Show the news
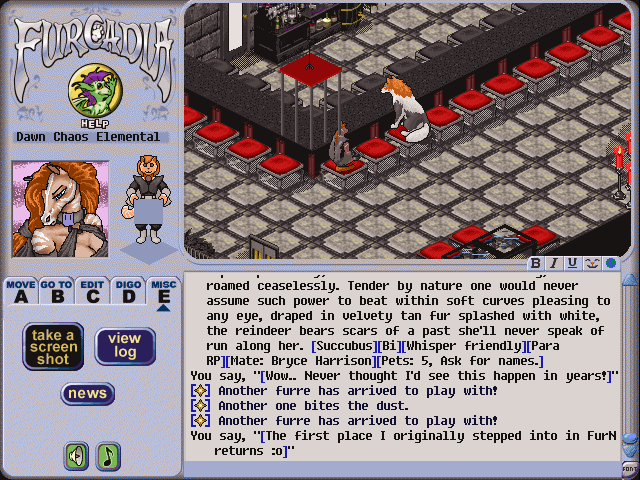The width and height of the screenshot is (640, 480). [88, 393]
